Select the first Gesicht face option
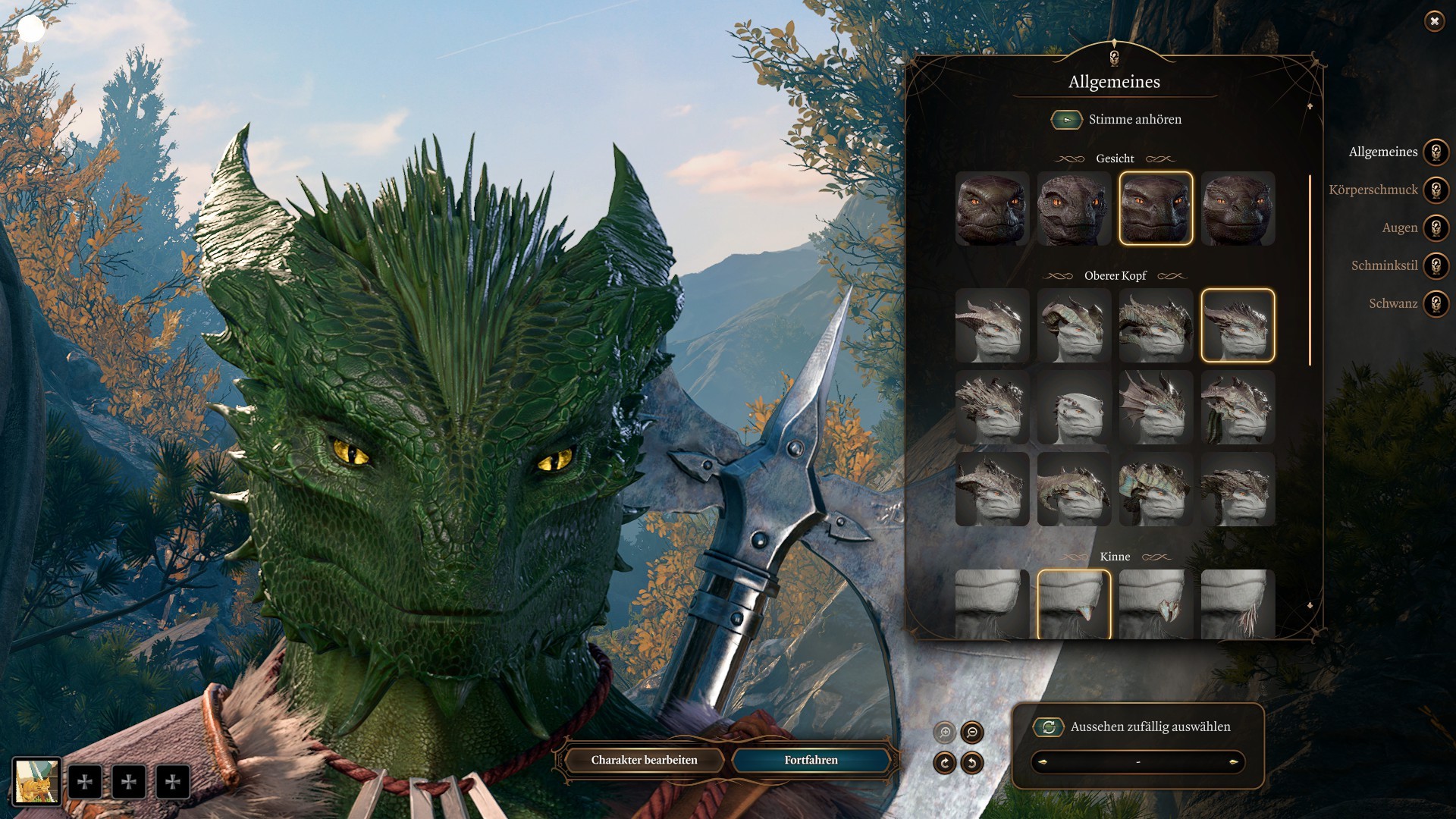The height and width of the screenshot is (819, 1456). 992,210
